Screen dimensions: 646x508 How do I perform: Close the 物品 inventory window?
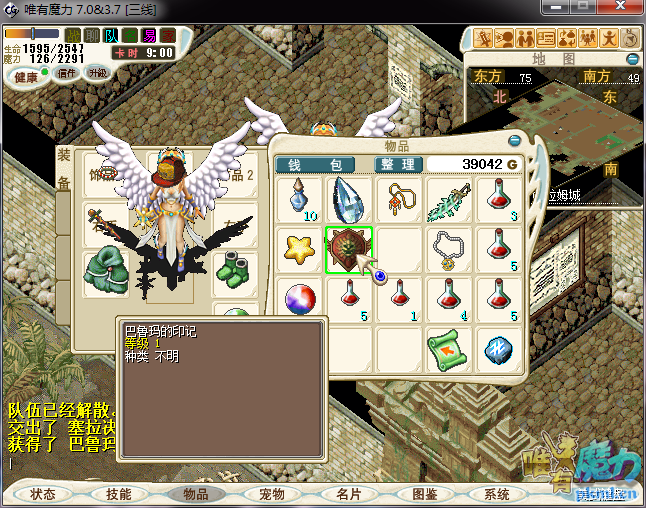(x=515, y=141)
